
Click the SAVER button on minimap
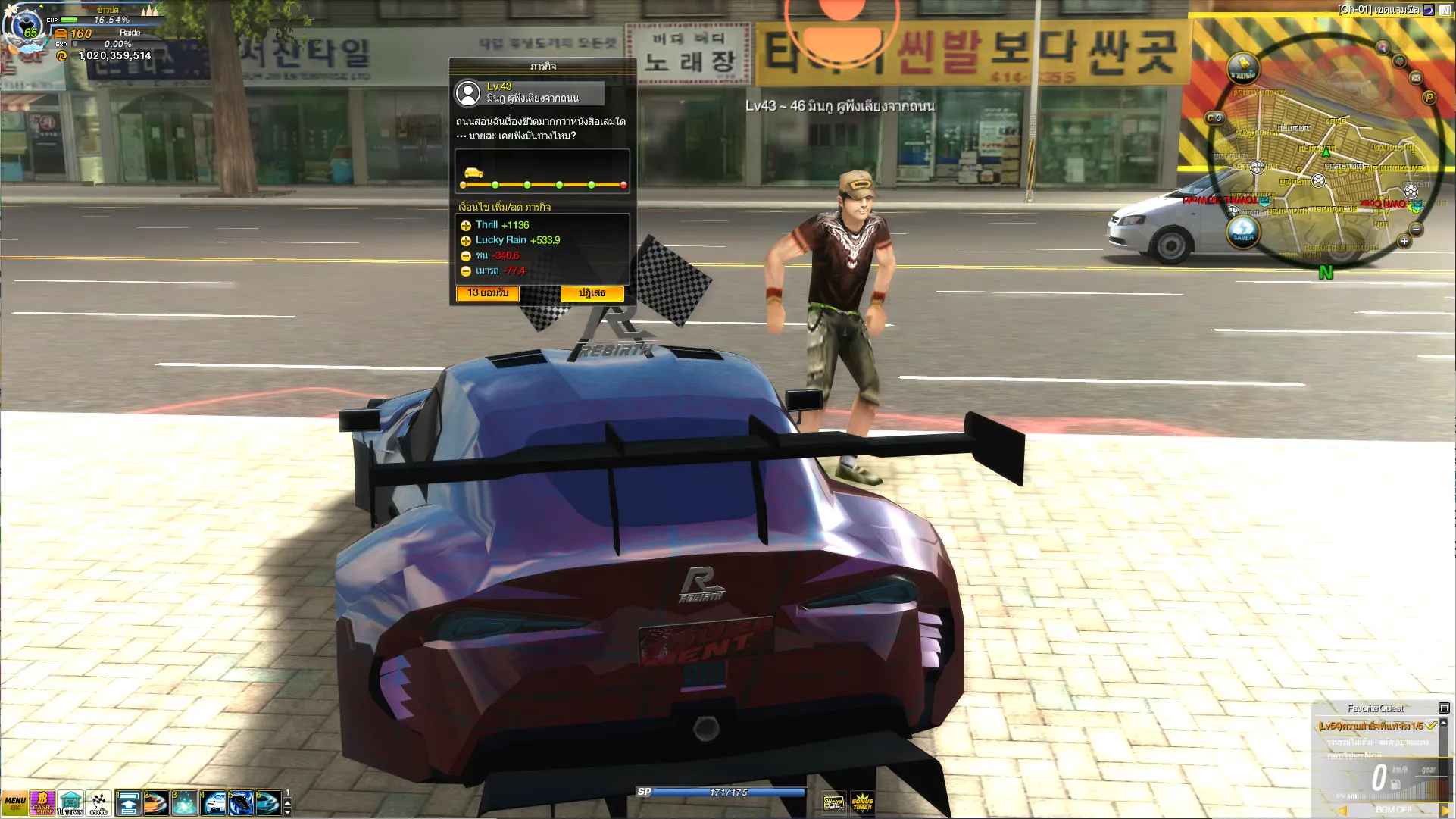click(x=1243, y=231)
